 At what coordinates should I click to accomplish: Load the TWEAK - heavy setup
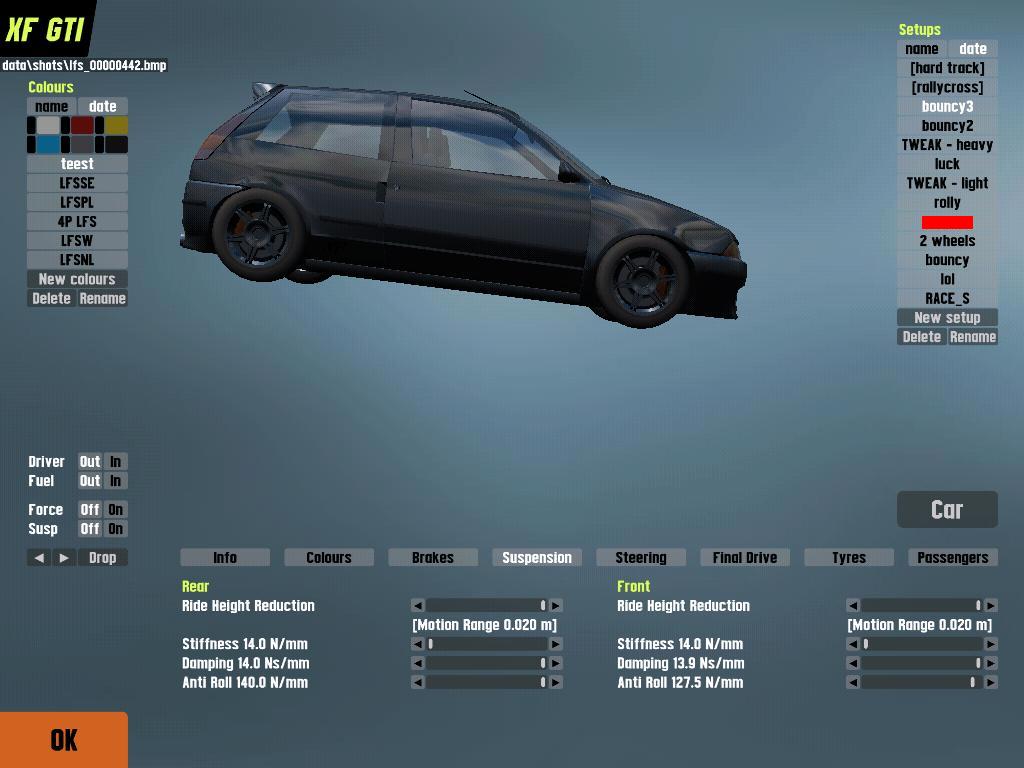pos(947,145)
